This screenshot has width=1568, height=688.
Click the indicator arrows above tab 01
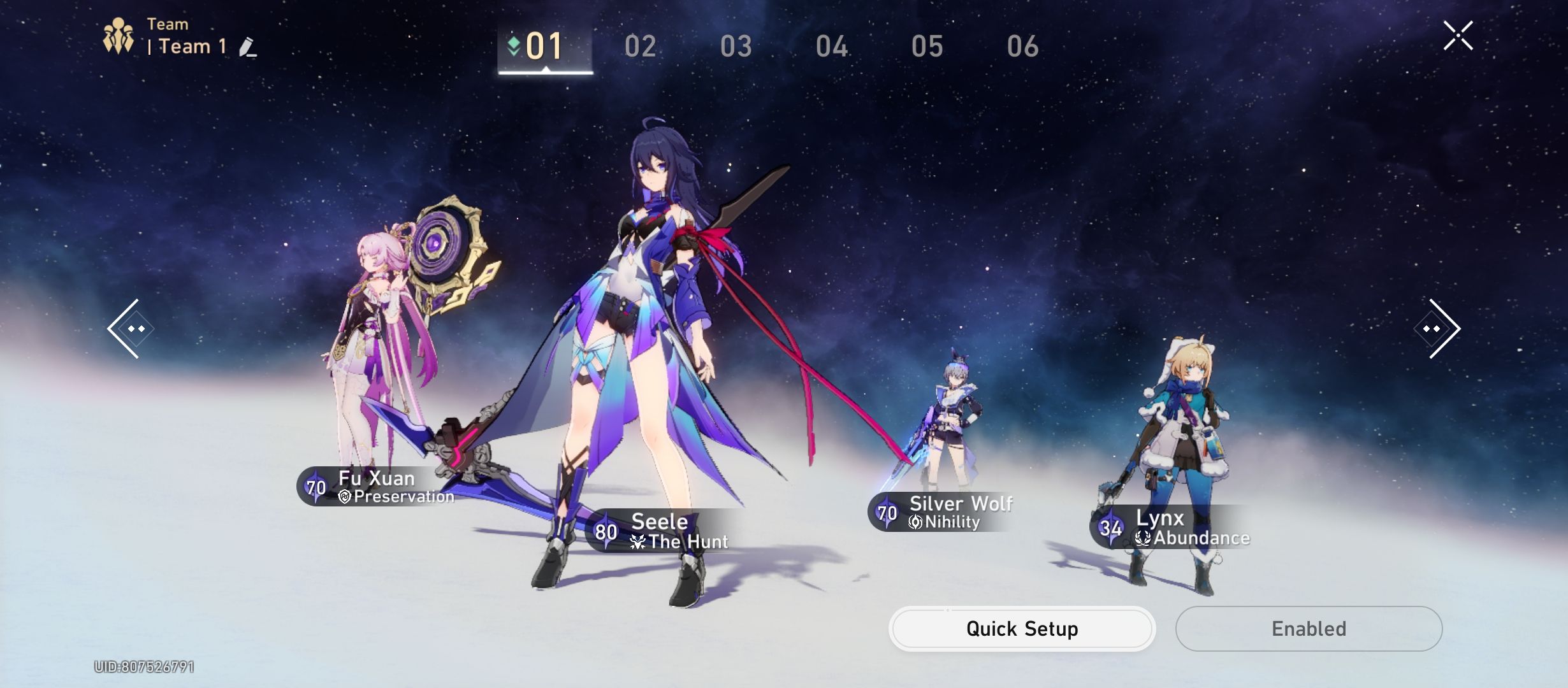(x=514, y=45)
